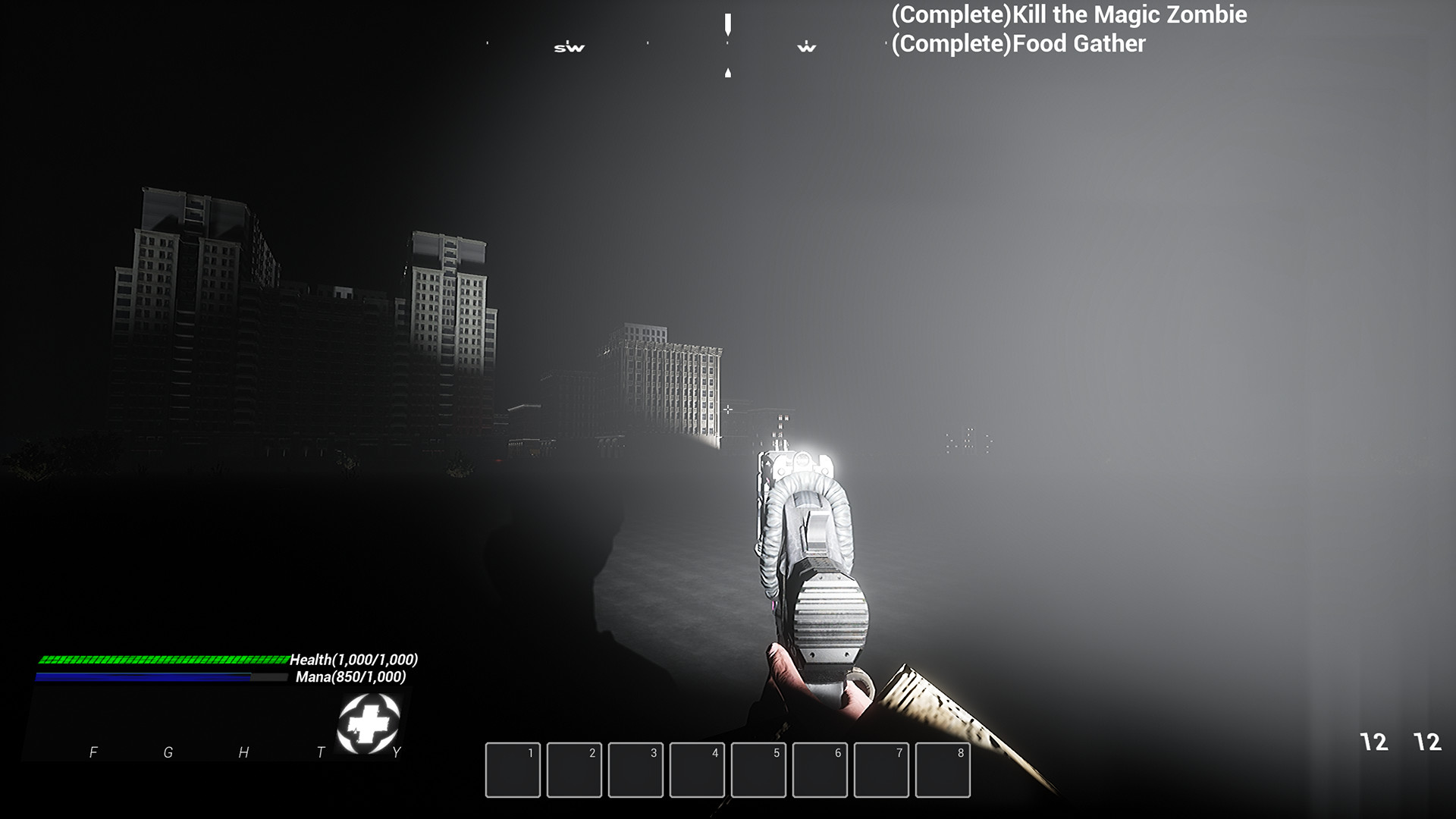Click the crosshair reticle at screen center
The height and width of the screenshot is (819, 1456).
pos(728,409)
